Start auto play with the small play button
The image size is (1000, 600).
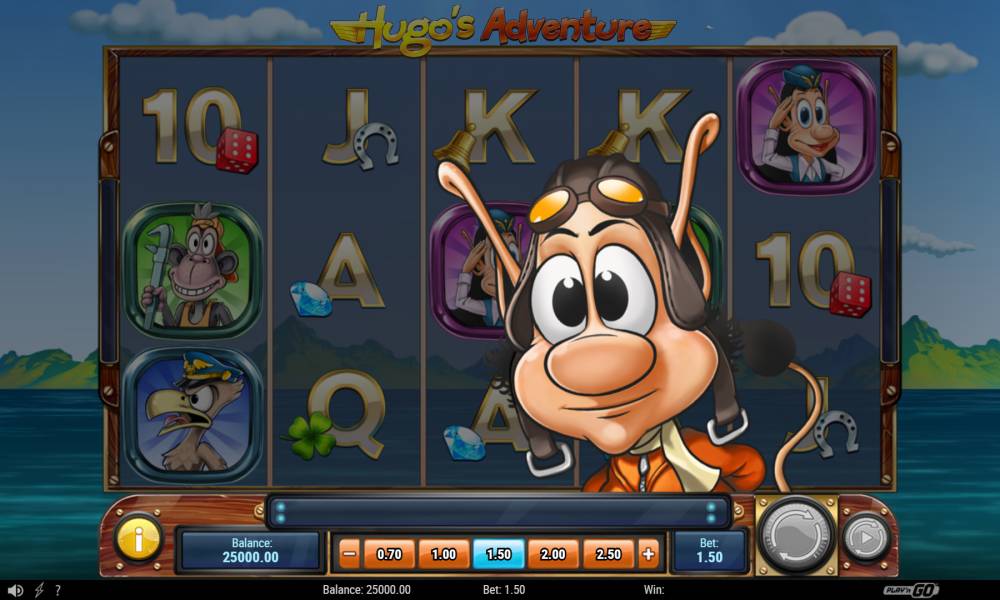click(x=865, y=539)
